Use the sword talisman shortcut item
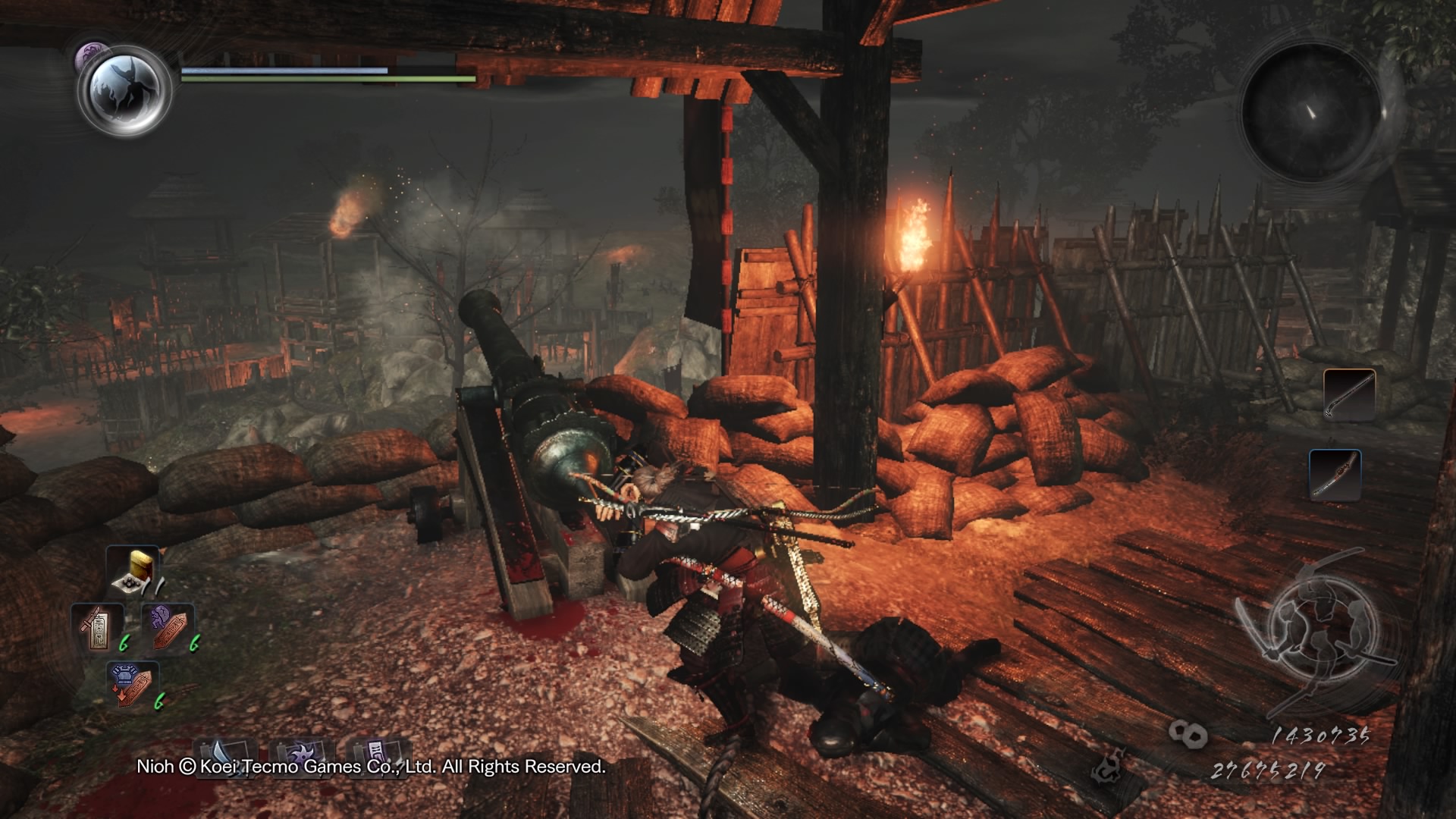Viewport: 1456px width, 819px height. click(97, 628)
